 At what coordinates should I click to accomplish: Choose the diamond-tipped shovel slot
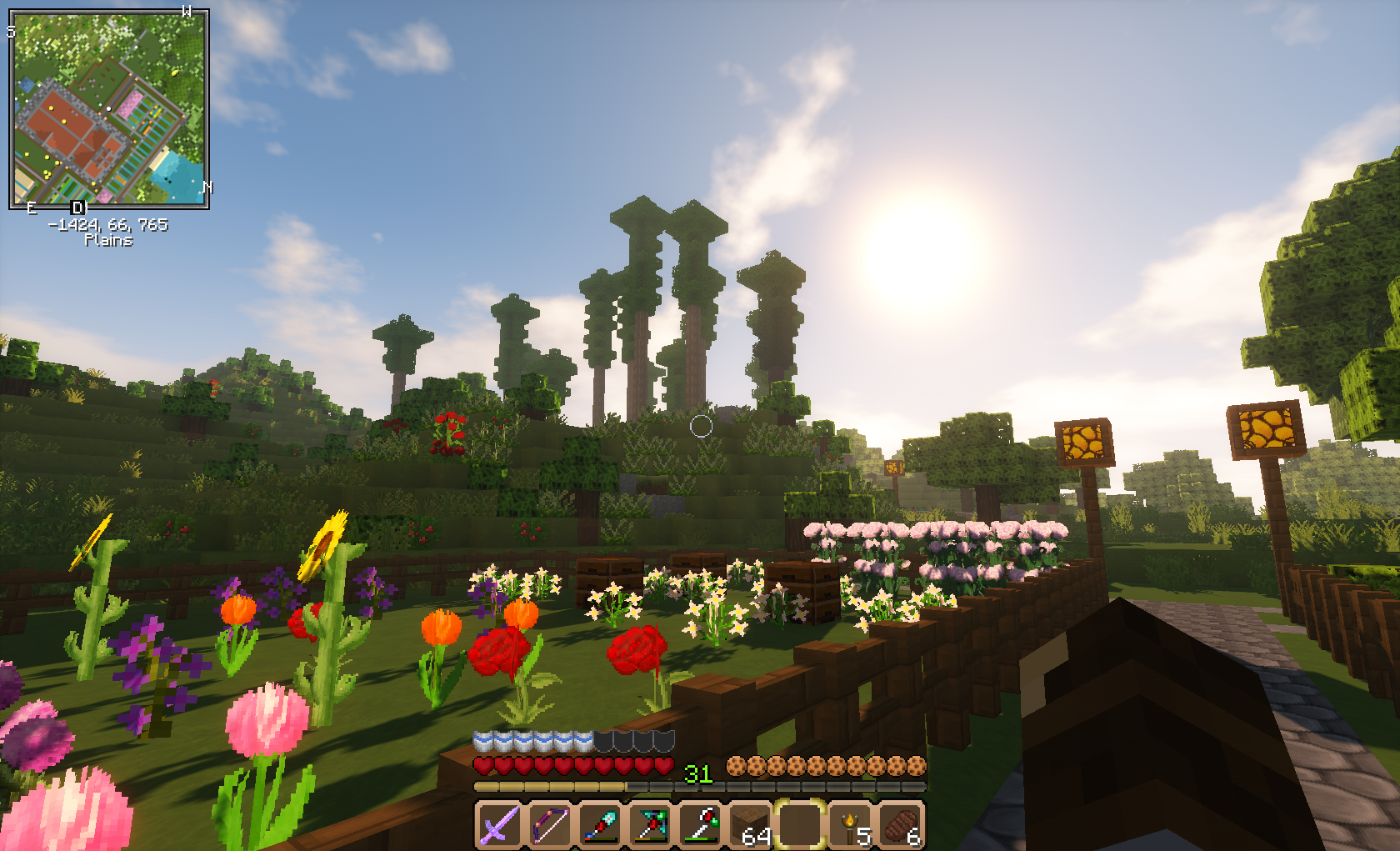click(600, 825)
